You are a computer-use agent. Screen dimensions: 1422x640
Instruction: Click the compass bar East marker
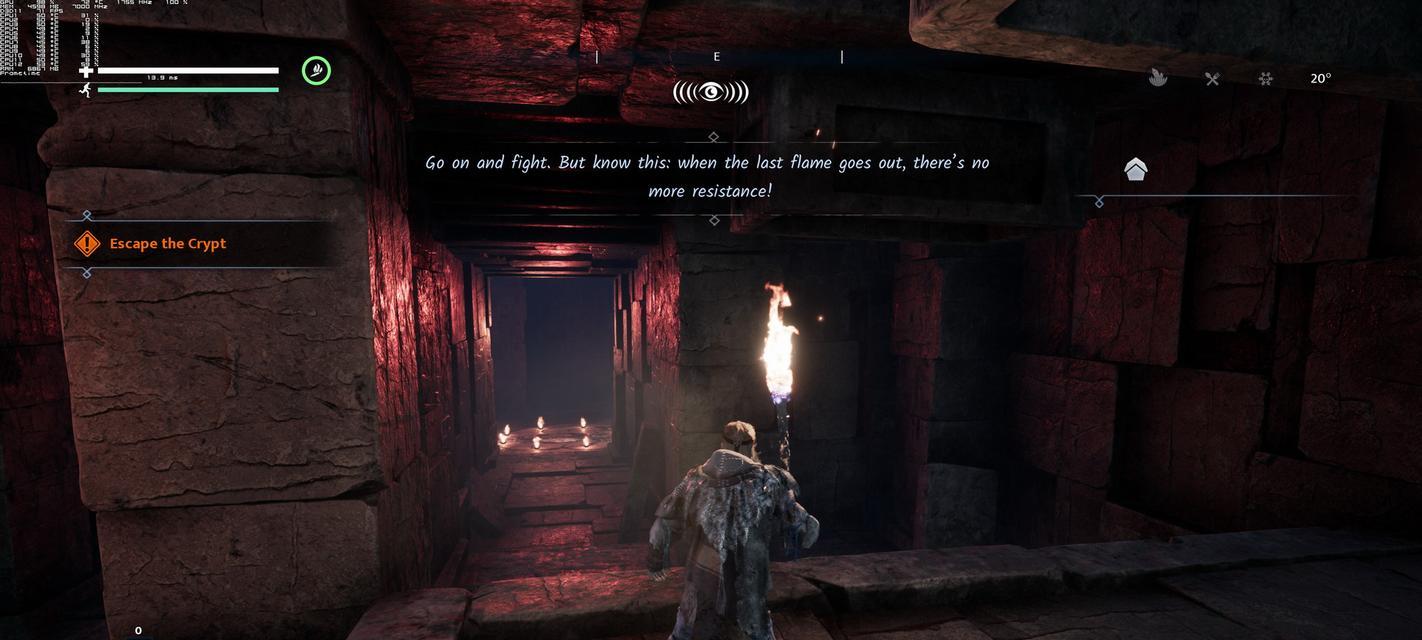click(716, 57)
